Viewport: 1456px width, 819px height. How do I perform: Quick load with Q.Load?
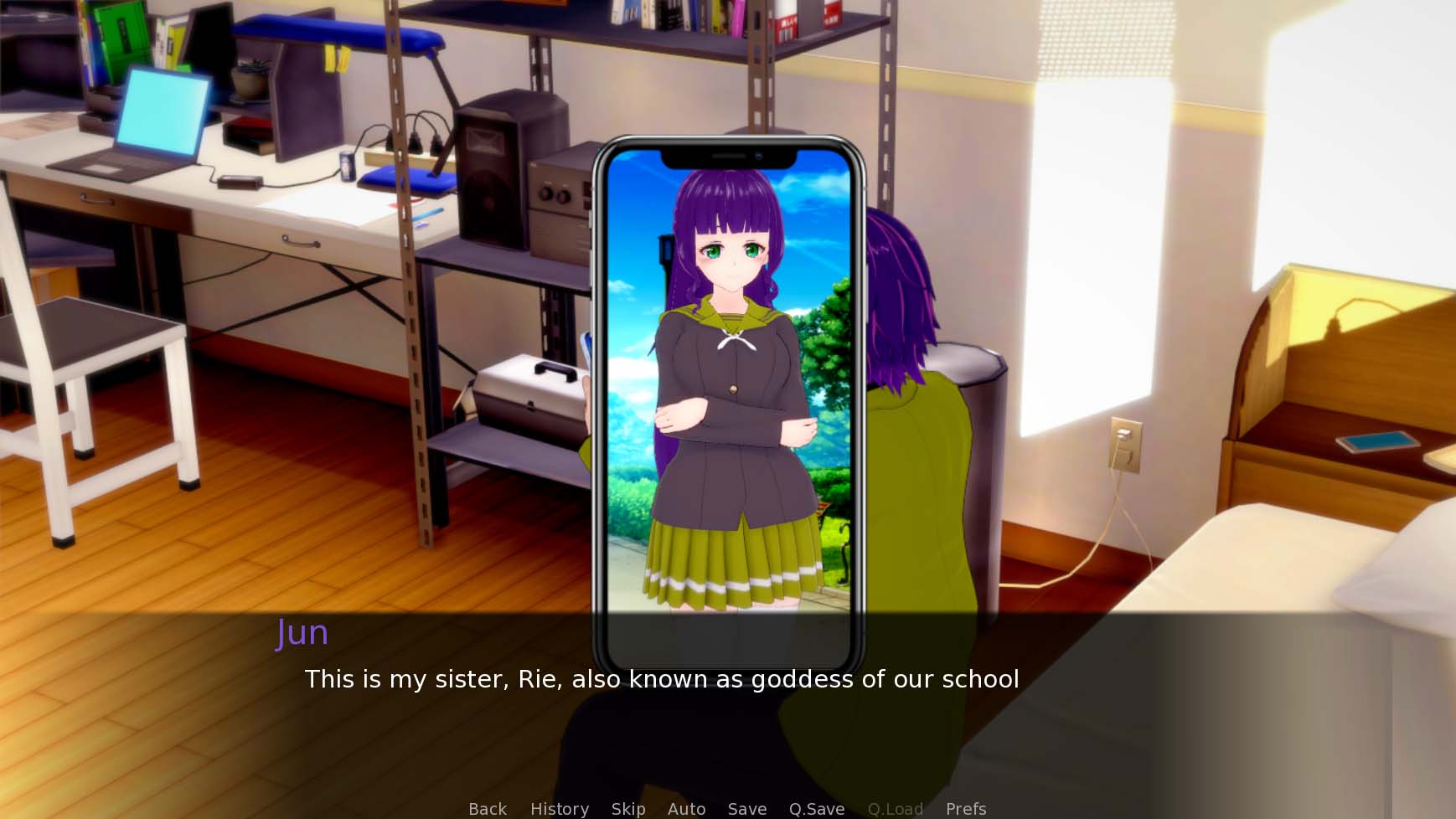click(896, 809)
